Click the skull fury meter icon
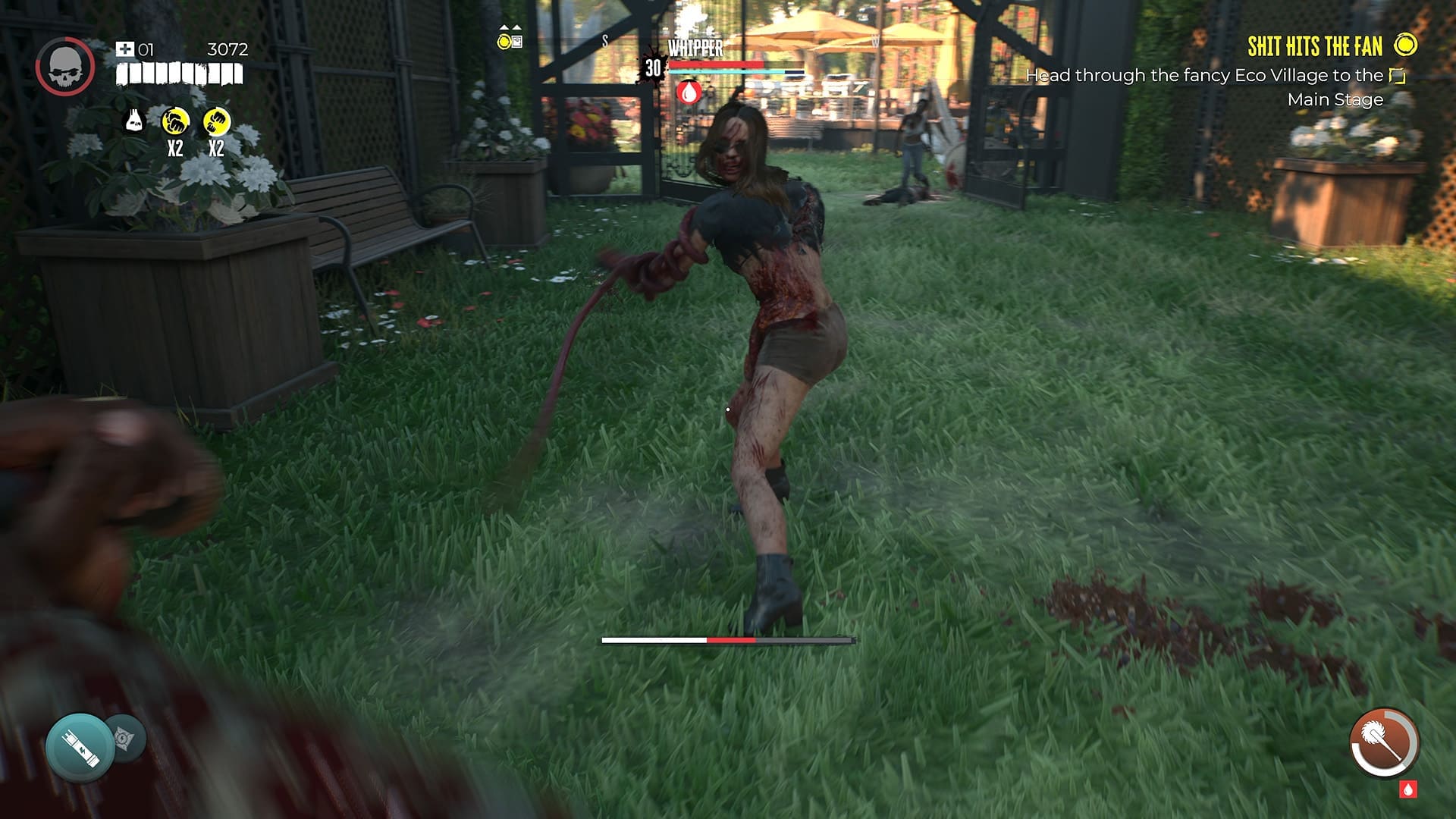Viewport: 1456px width, 819px height. [x=64, y=64]
